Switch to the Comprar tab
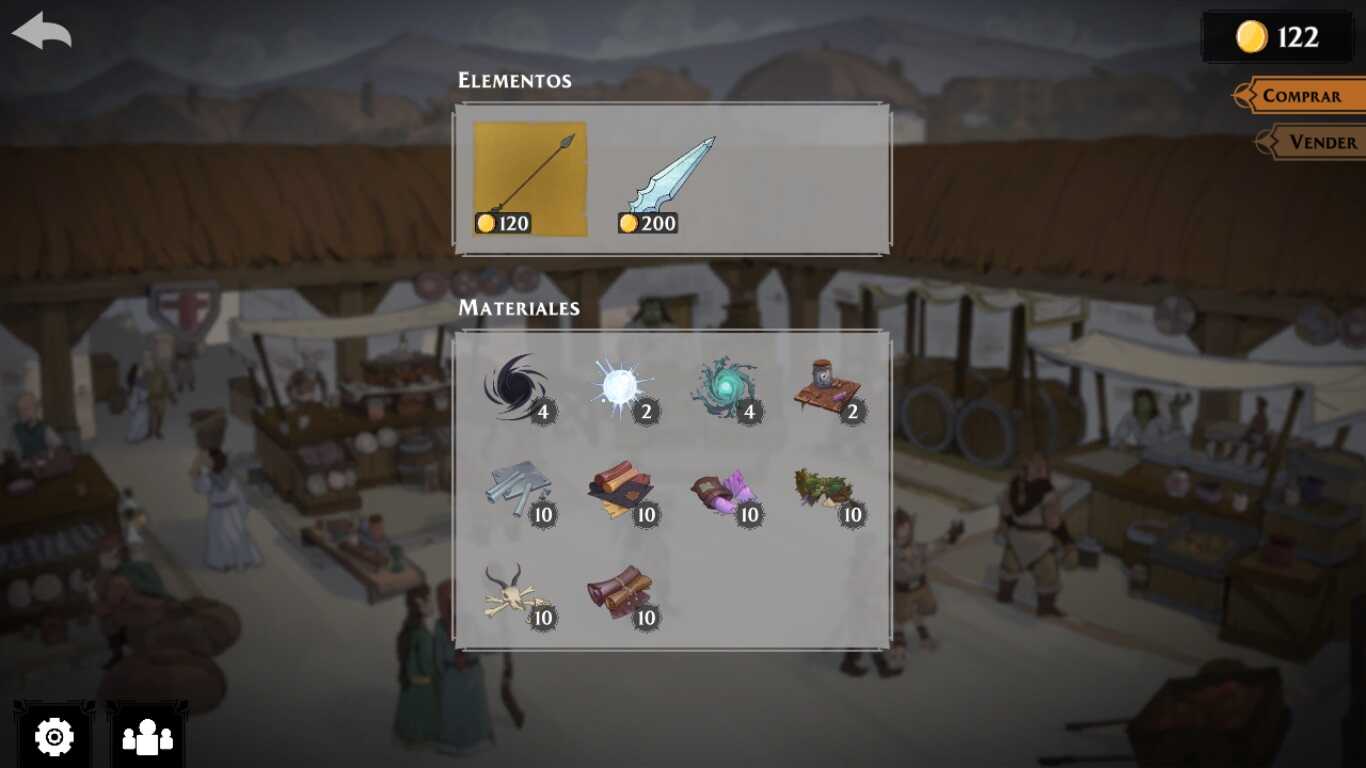The width and height of the screenshot is (1366, 768). tap(1301, 96)
